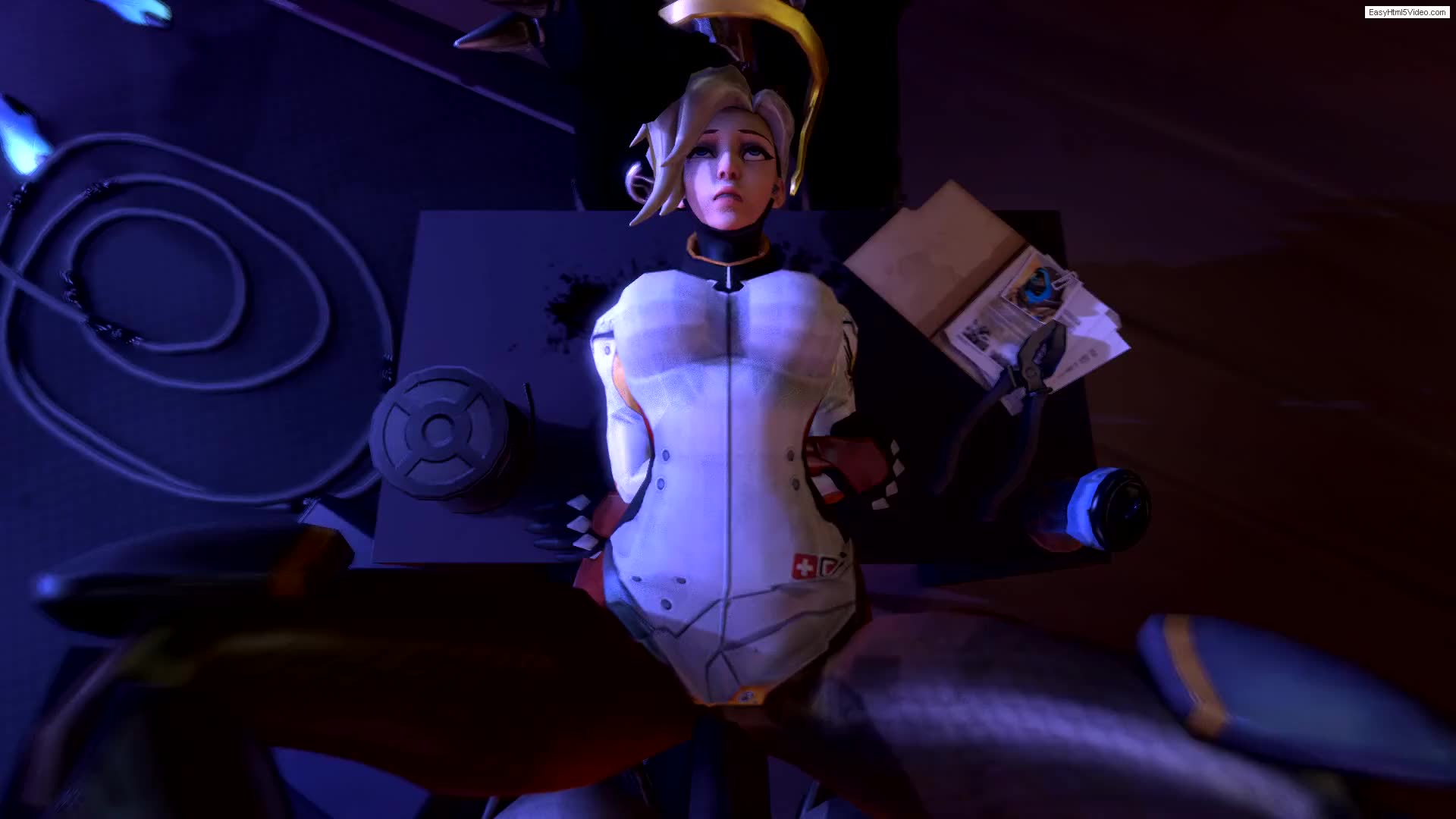
Task: Open the EasyHtml5Video.com watermark link
Action: click(1407, 12)
